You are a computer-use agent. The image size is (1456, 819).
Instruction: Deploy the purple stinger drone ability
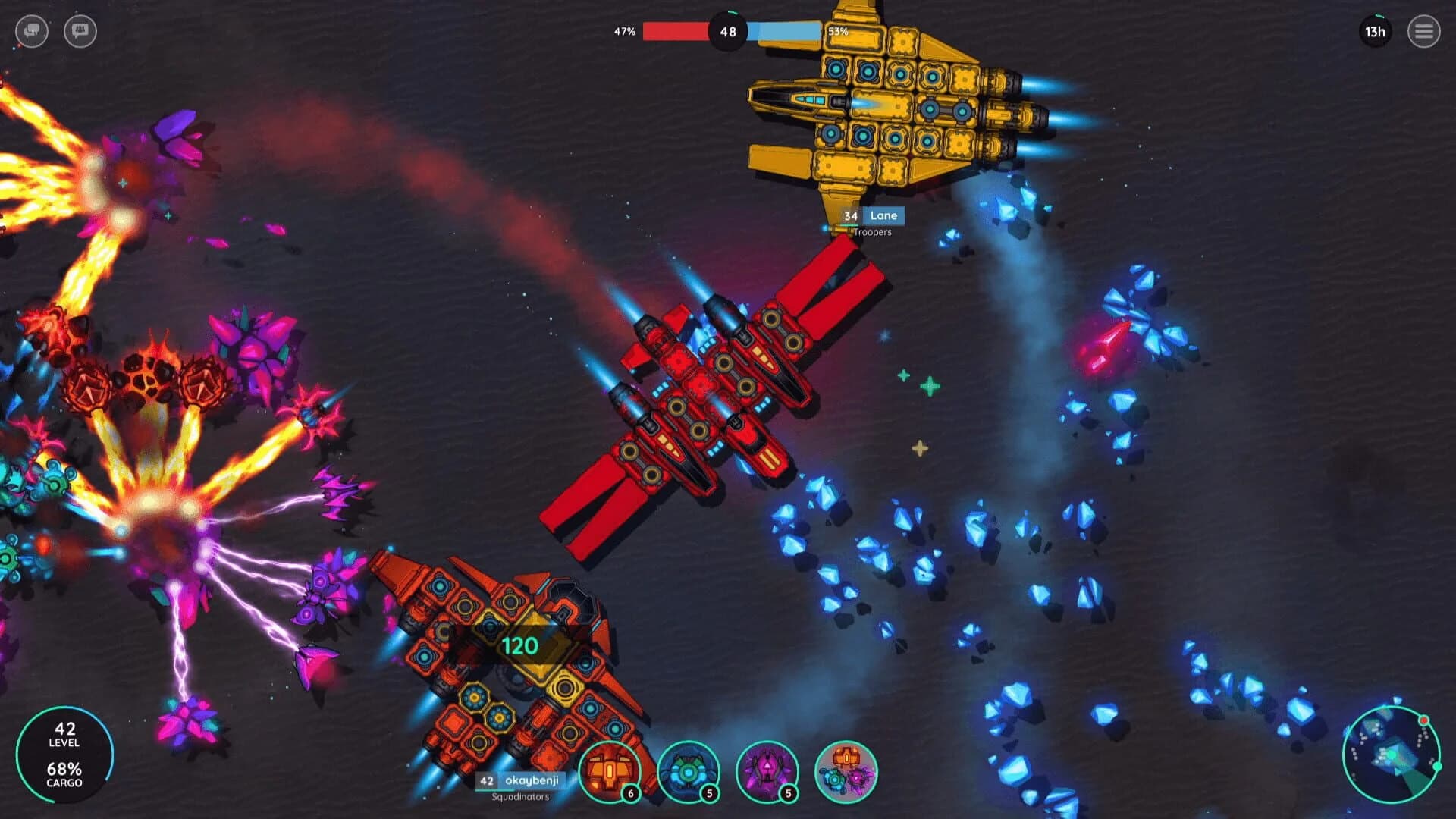pos(766,770)
